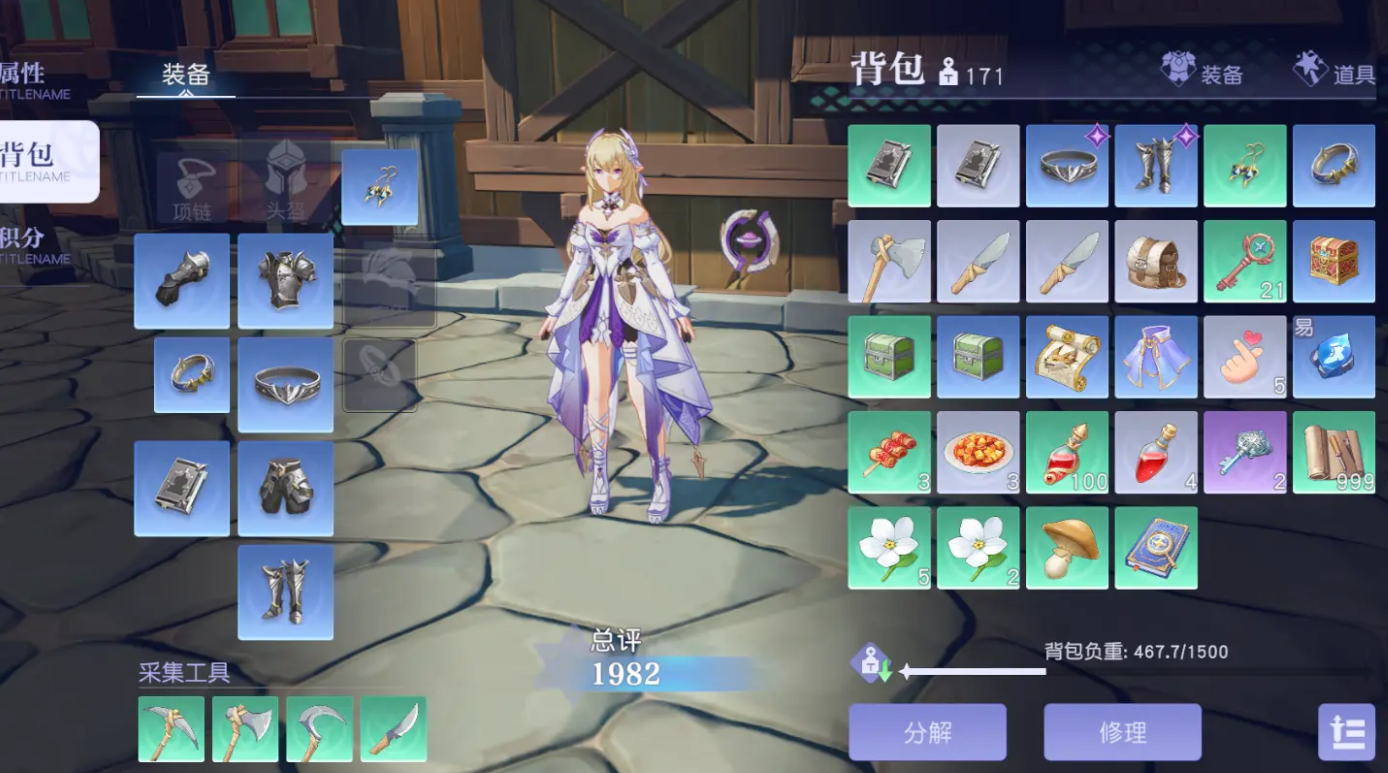
Task: Select the sickle gathering tool
Action: pyautogui.click(x=319, y=729)
